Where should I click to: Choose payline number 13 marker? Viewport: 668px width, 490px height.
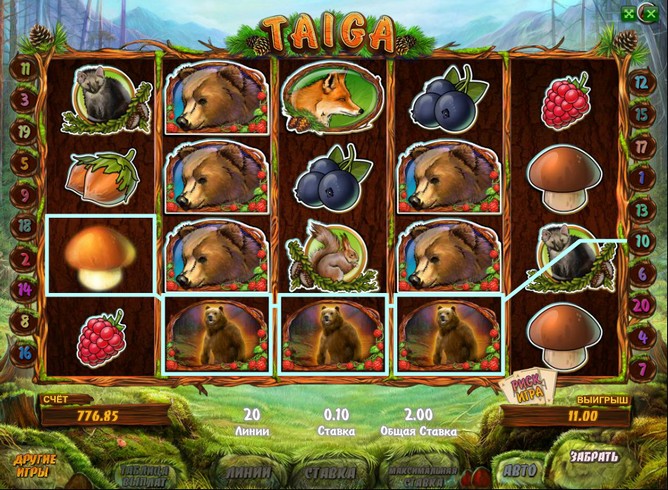click(641, 209)
